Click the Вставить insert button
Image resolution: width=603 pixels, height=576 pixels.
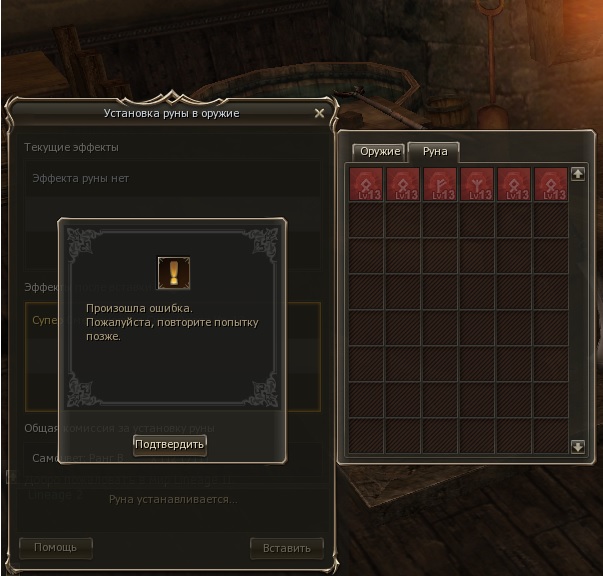(287, 547)
